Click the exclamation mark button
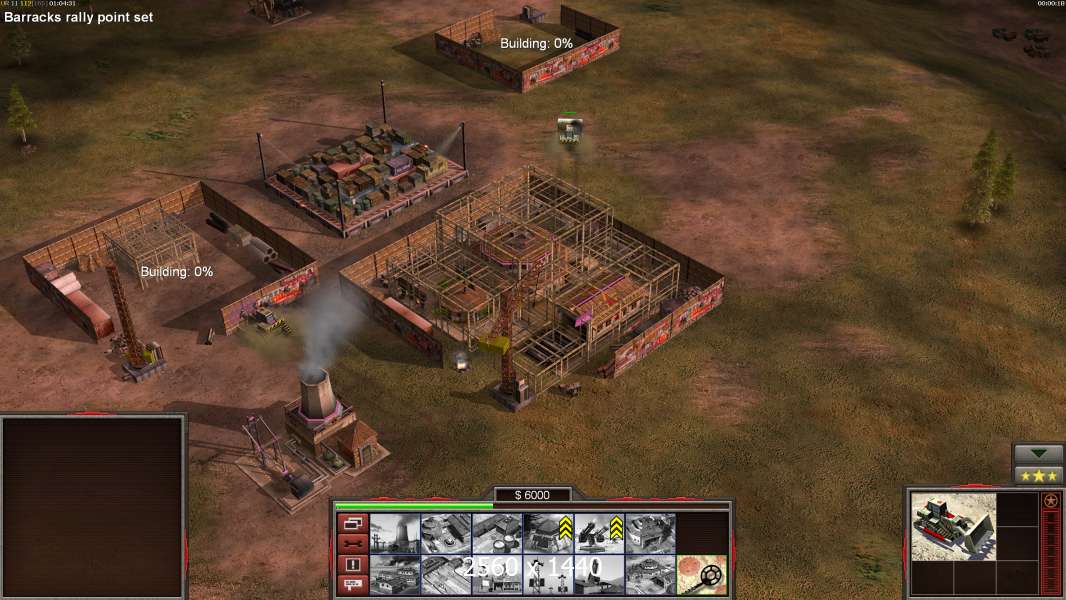Screen dimensions: 1066x600 (x=351, y=564)
